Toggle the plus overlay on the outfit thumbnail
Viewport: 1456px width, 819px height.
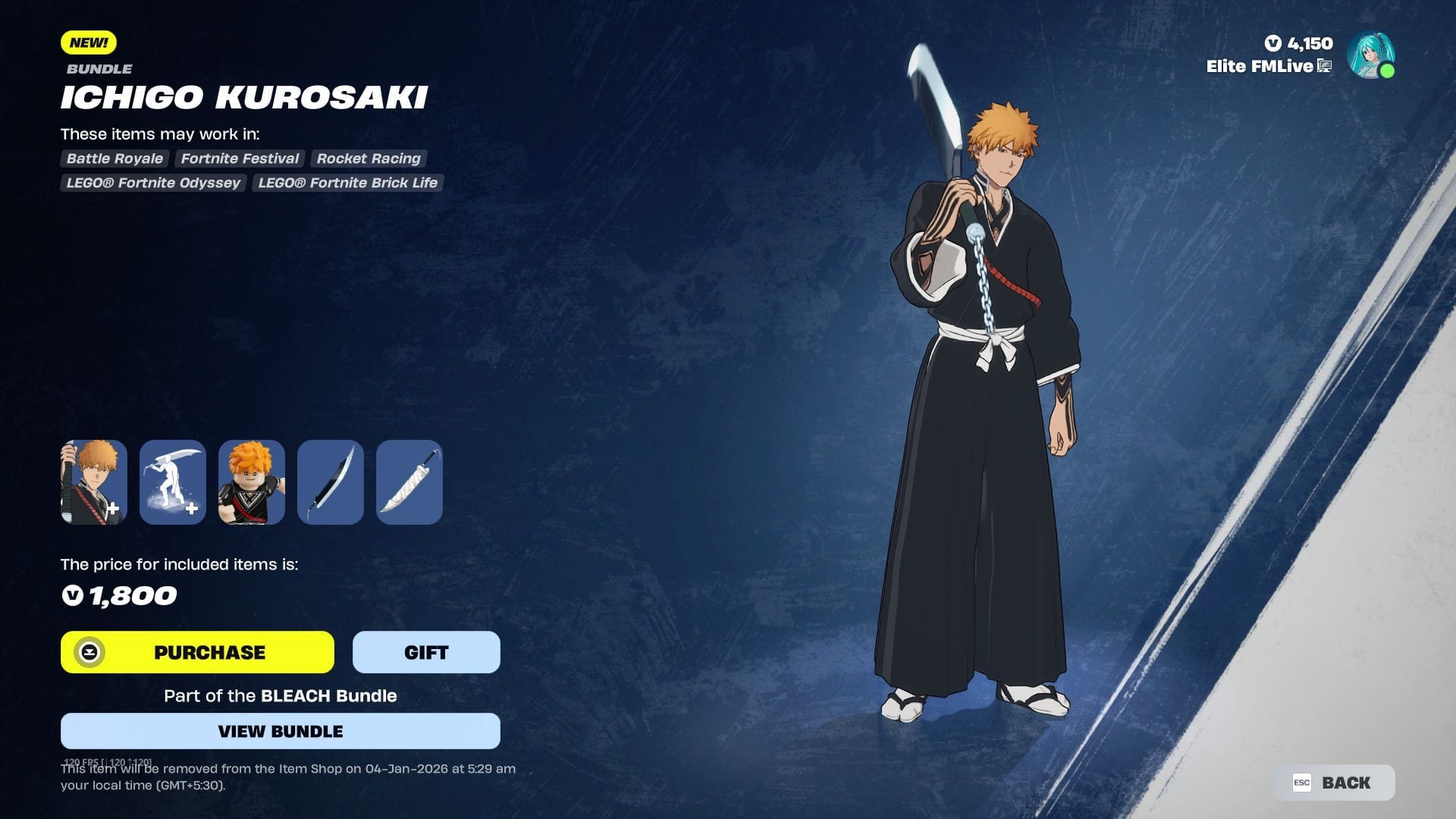pos(114,510)
